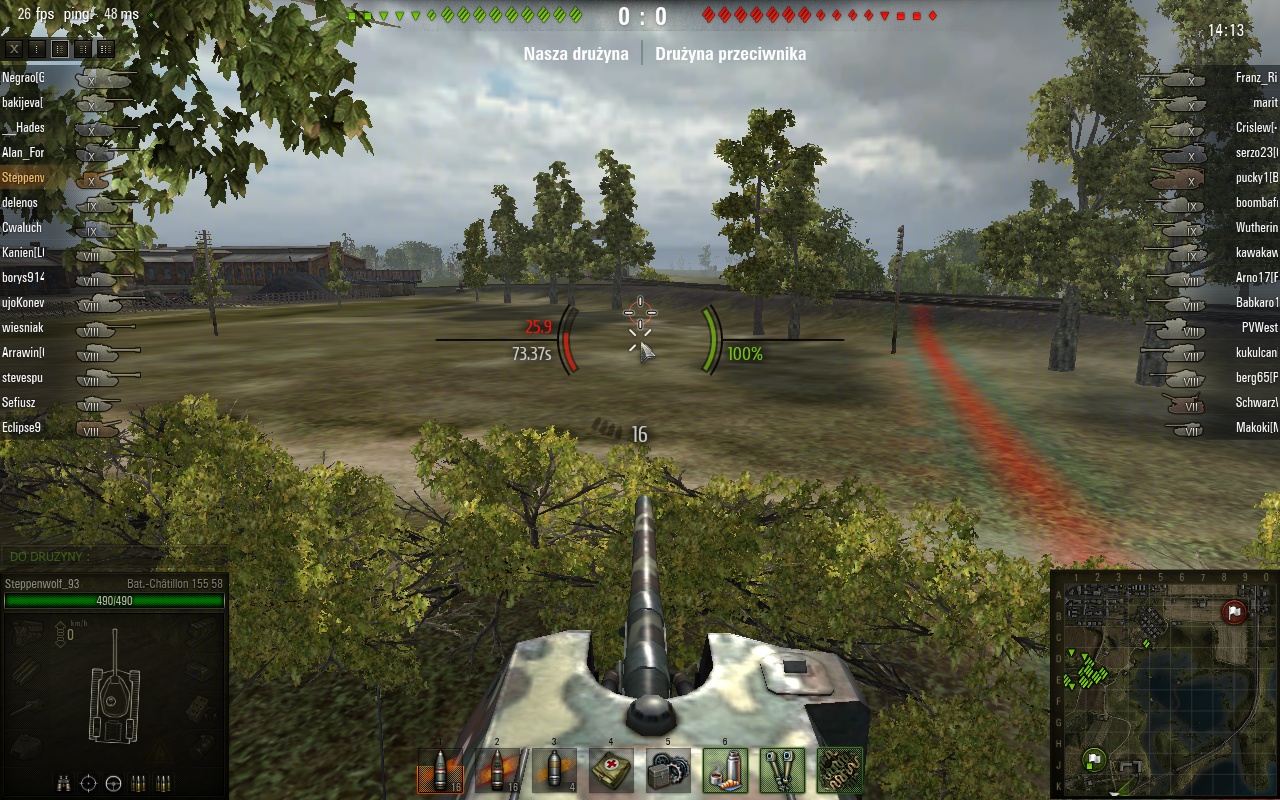Click the binocular telescope equipment icon in the hotbar
1280x800 pixels.
(x=782, y=770)
